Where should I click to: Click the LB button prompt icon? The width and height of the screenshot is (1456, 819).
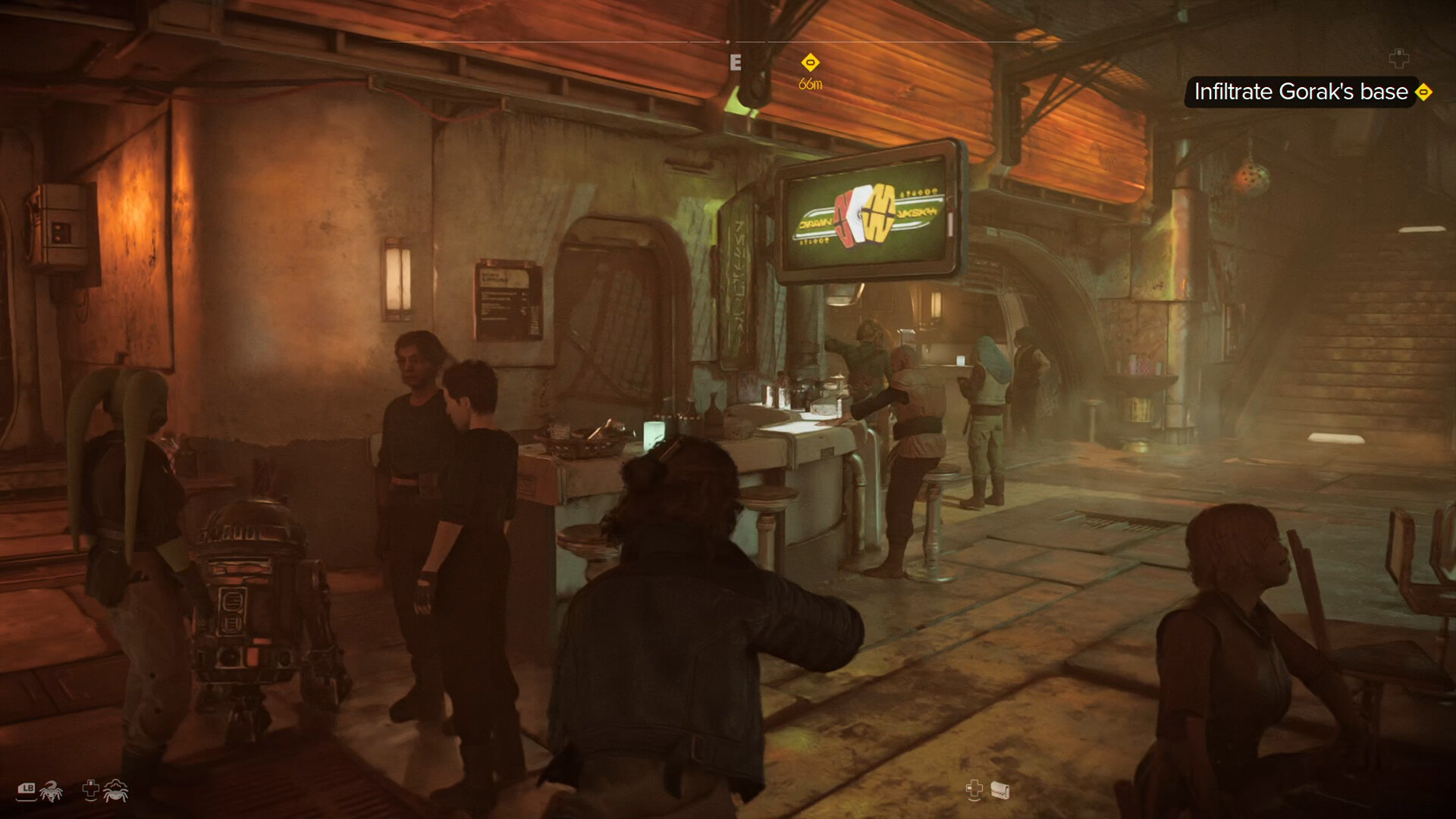26,789
